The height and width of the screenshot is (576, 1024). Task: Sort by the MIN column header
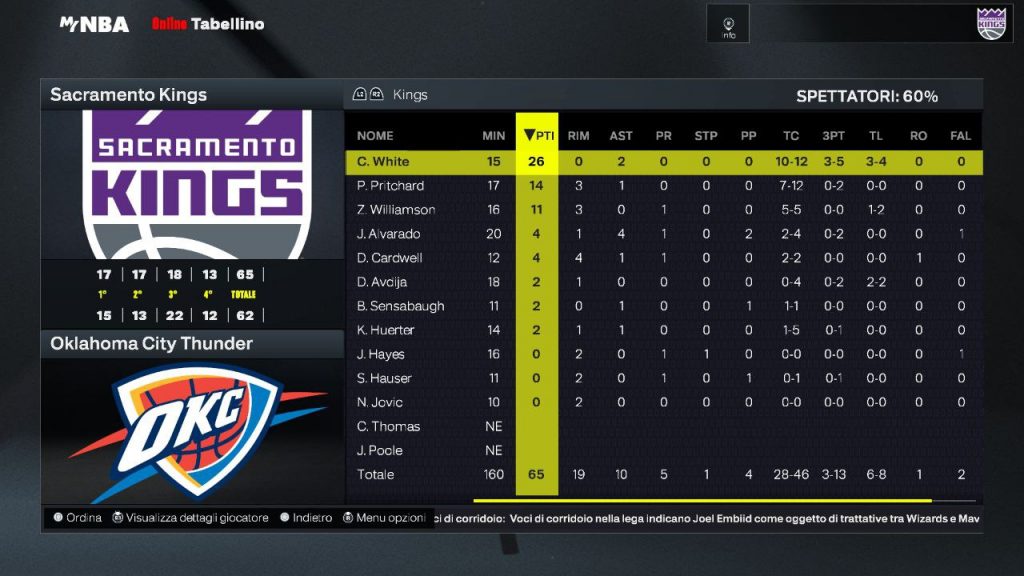click(493, 136)
